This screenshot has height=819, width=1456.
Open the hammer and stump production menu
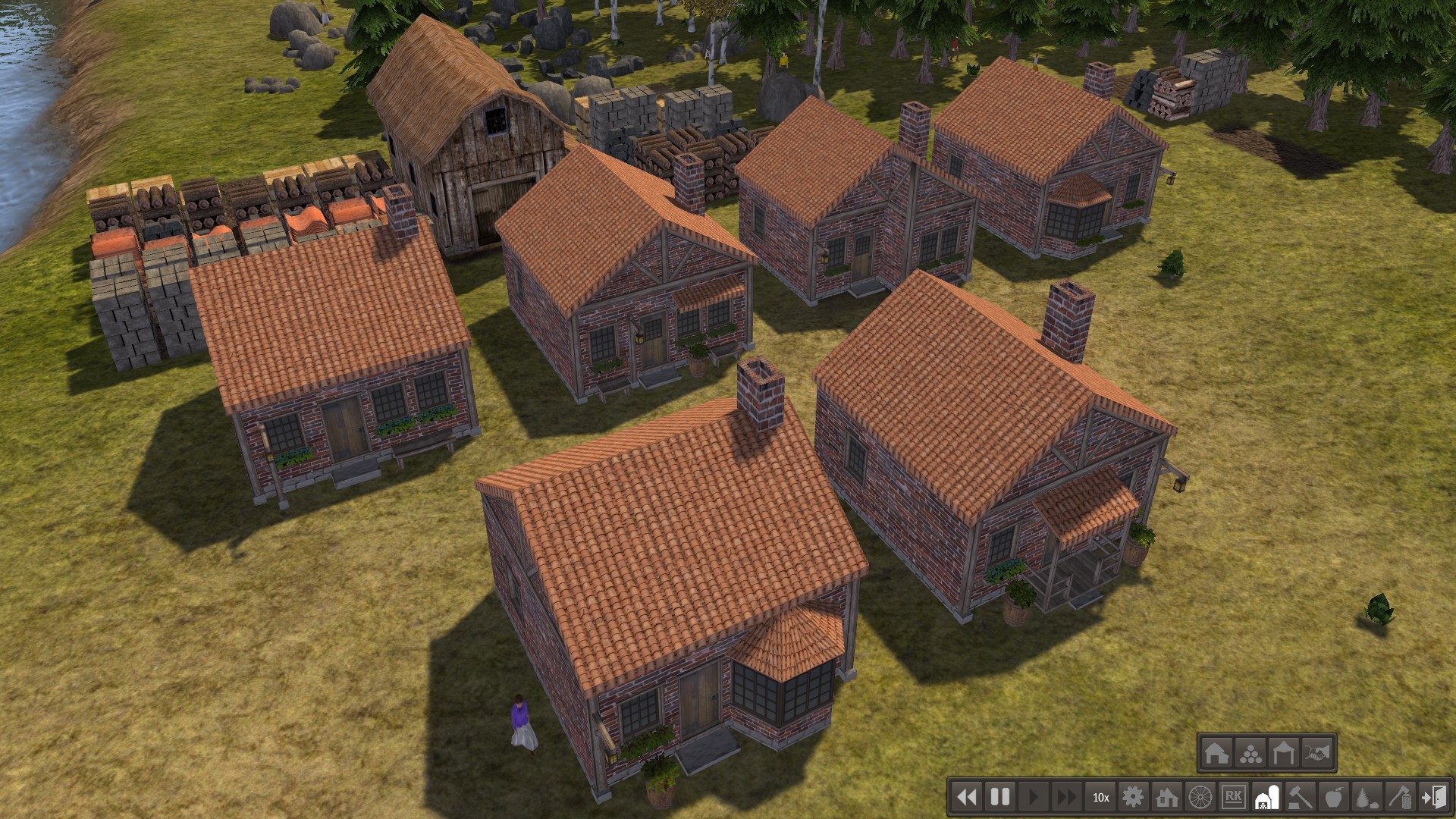click(x=1301, y=797)
